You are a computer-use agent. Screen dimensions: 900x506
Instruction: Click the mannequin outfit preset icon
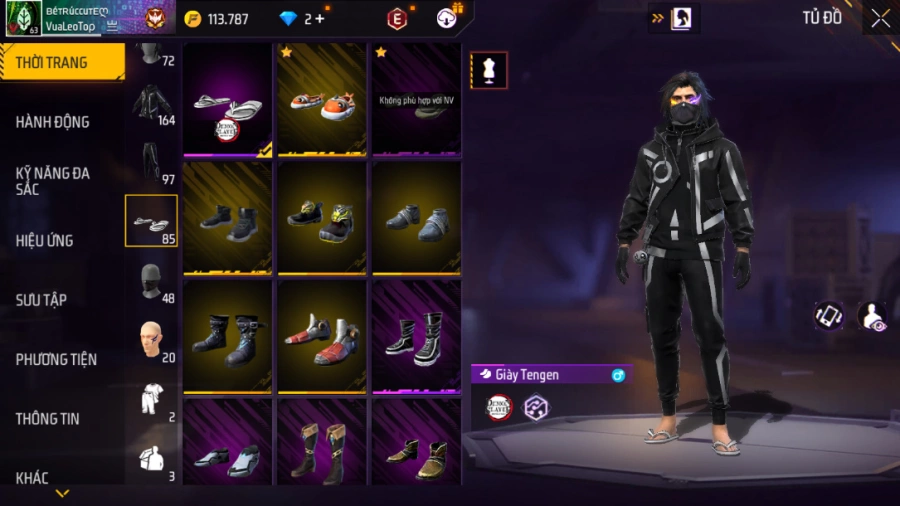[x=489, y=70]
